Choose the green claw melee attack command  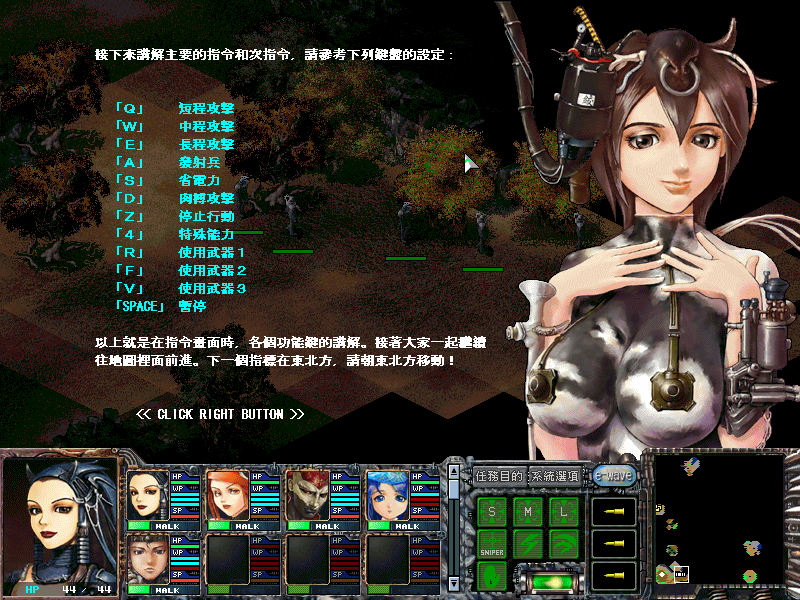coord(564,544)
